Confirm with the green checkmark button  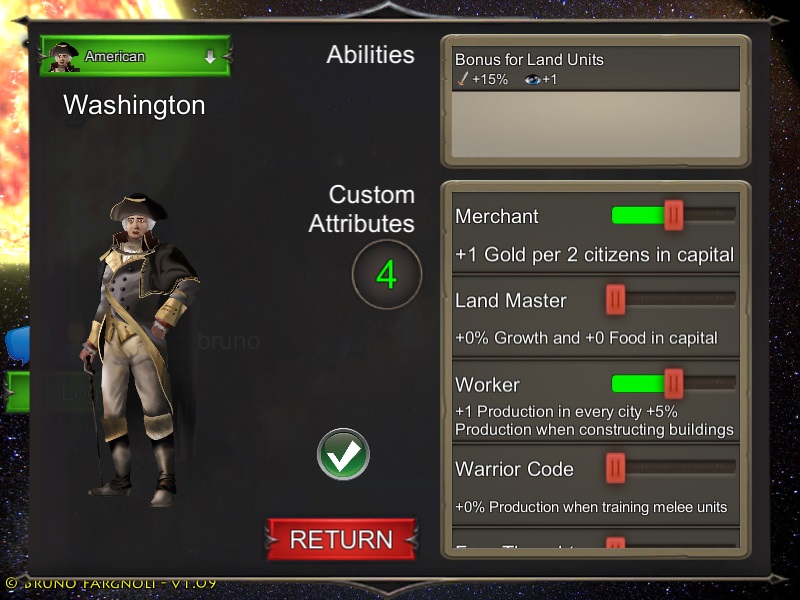click(343, 455)
